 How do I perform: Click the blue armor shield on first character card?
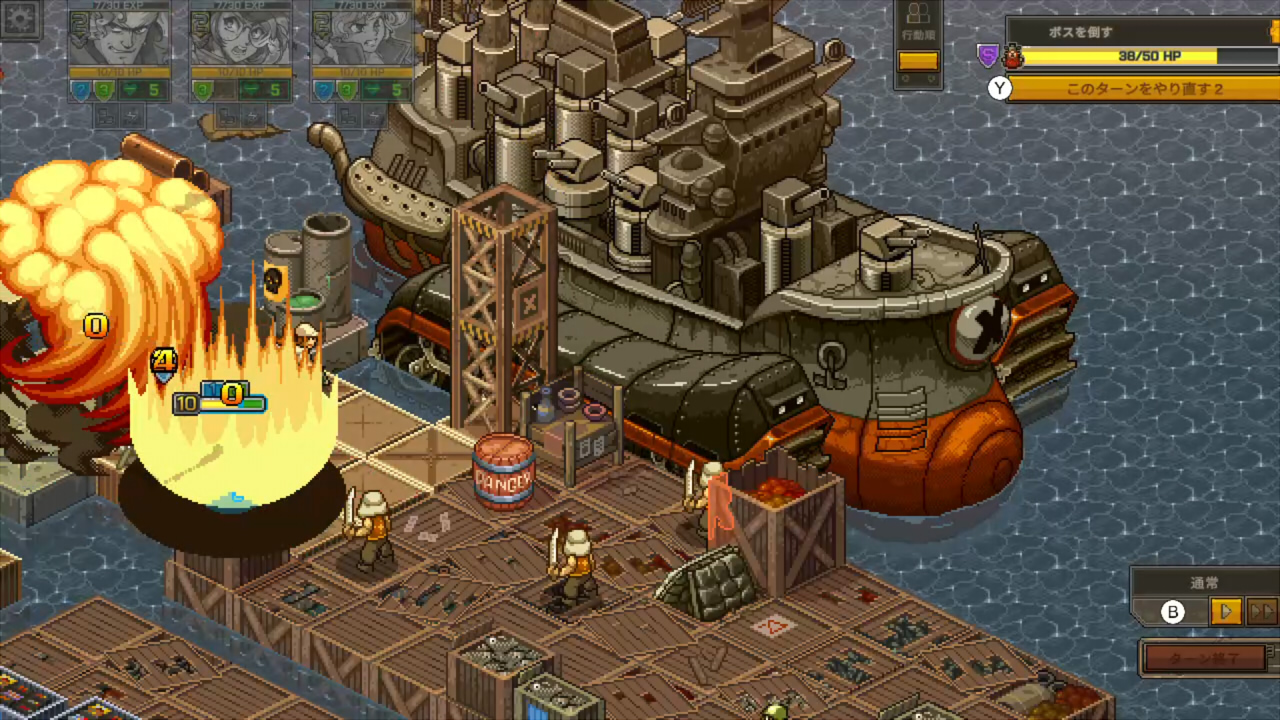pos(80,90)
